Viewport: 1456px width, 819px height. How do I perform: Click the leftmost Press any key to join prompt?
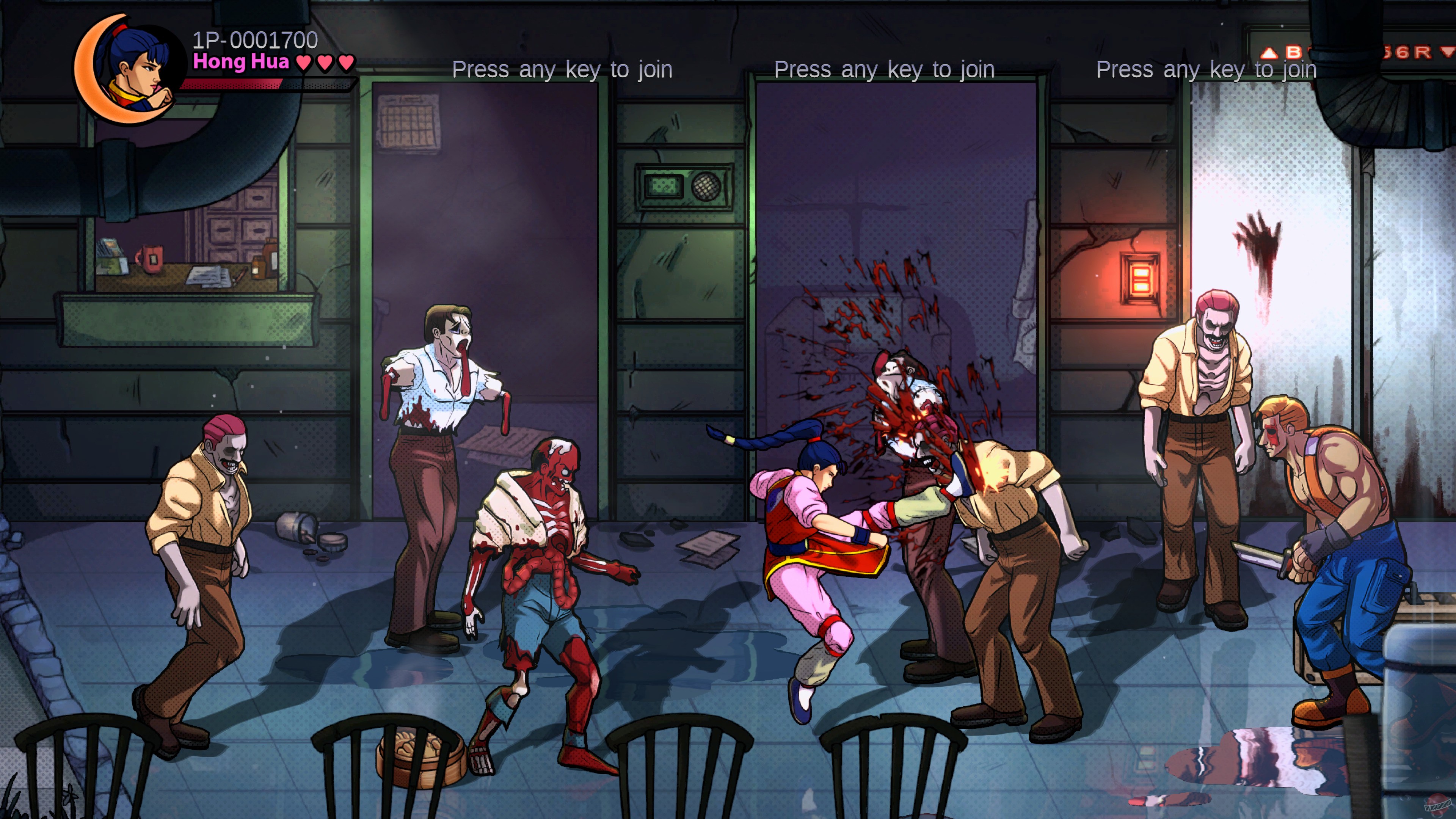pyautogui.click(x=562, y=70)
